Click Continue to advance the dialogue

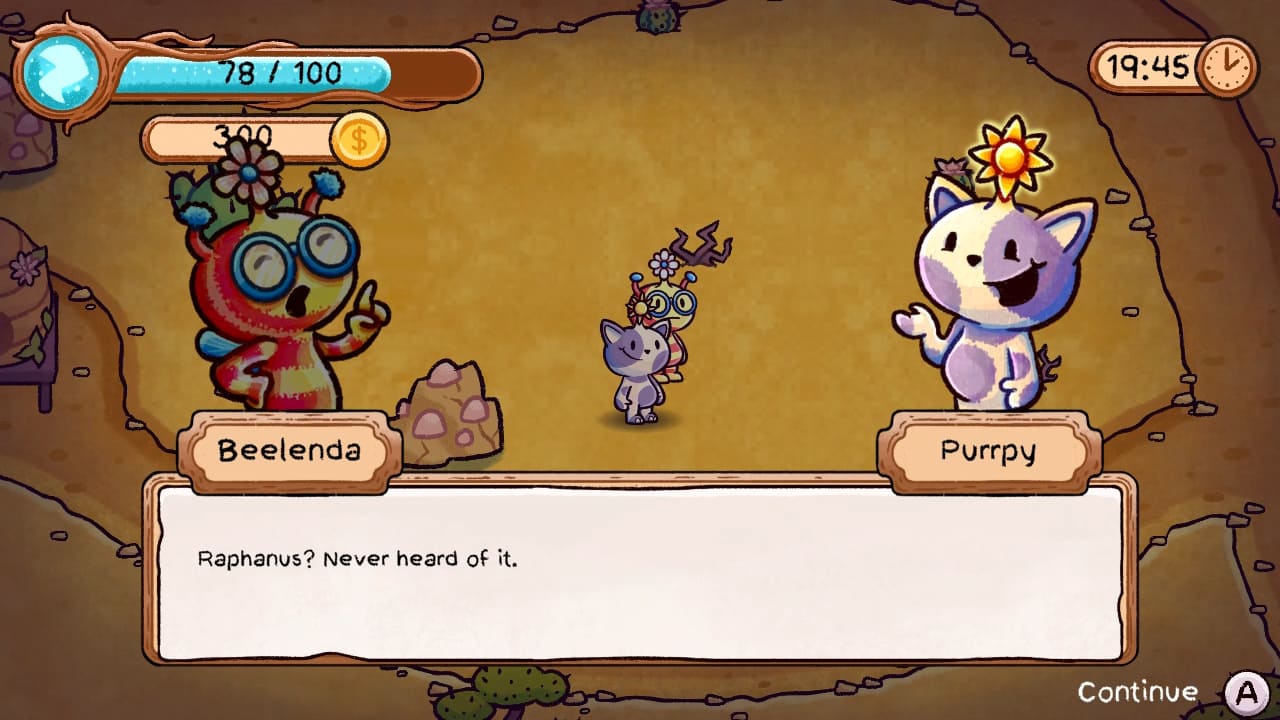point(1138,690)
